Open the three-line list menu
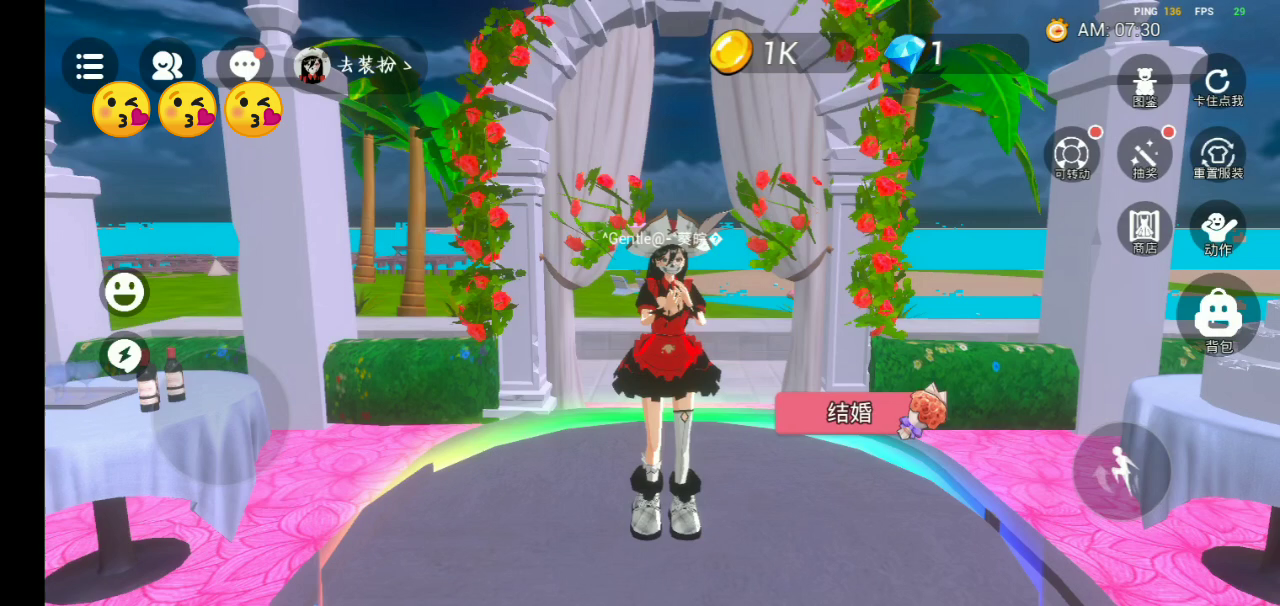Screen dimensions: 1280x606 [x=90, y=66]
